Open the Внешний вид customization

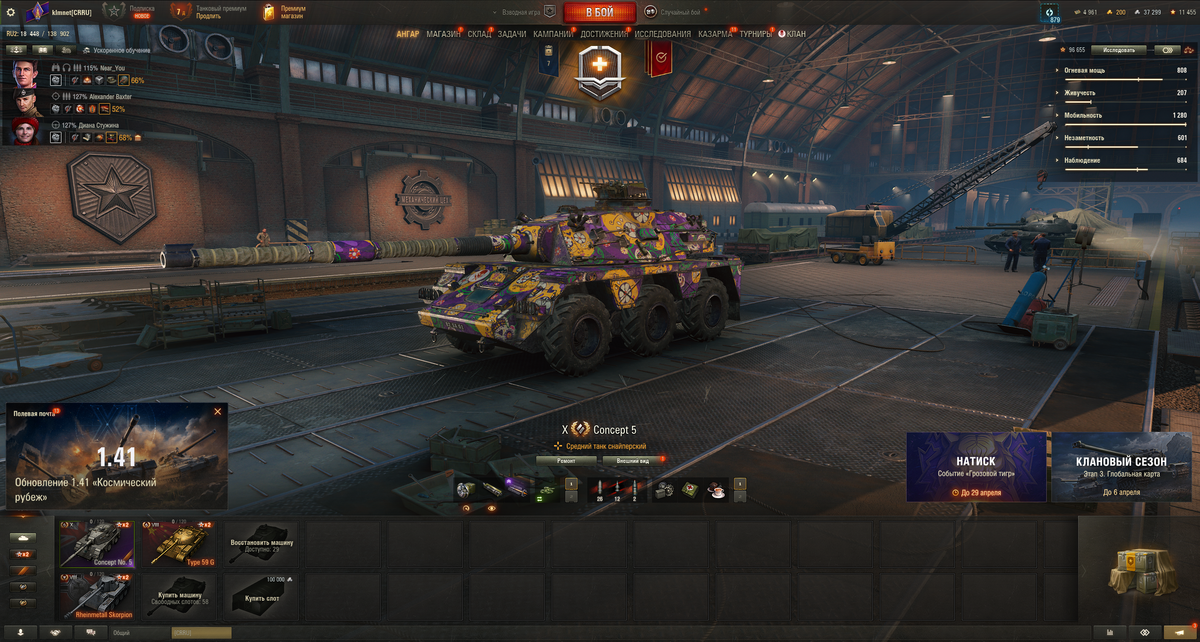tap(630, 461)
